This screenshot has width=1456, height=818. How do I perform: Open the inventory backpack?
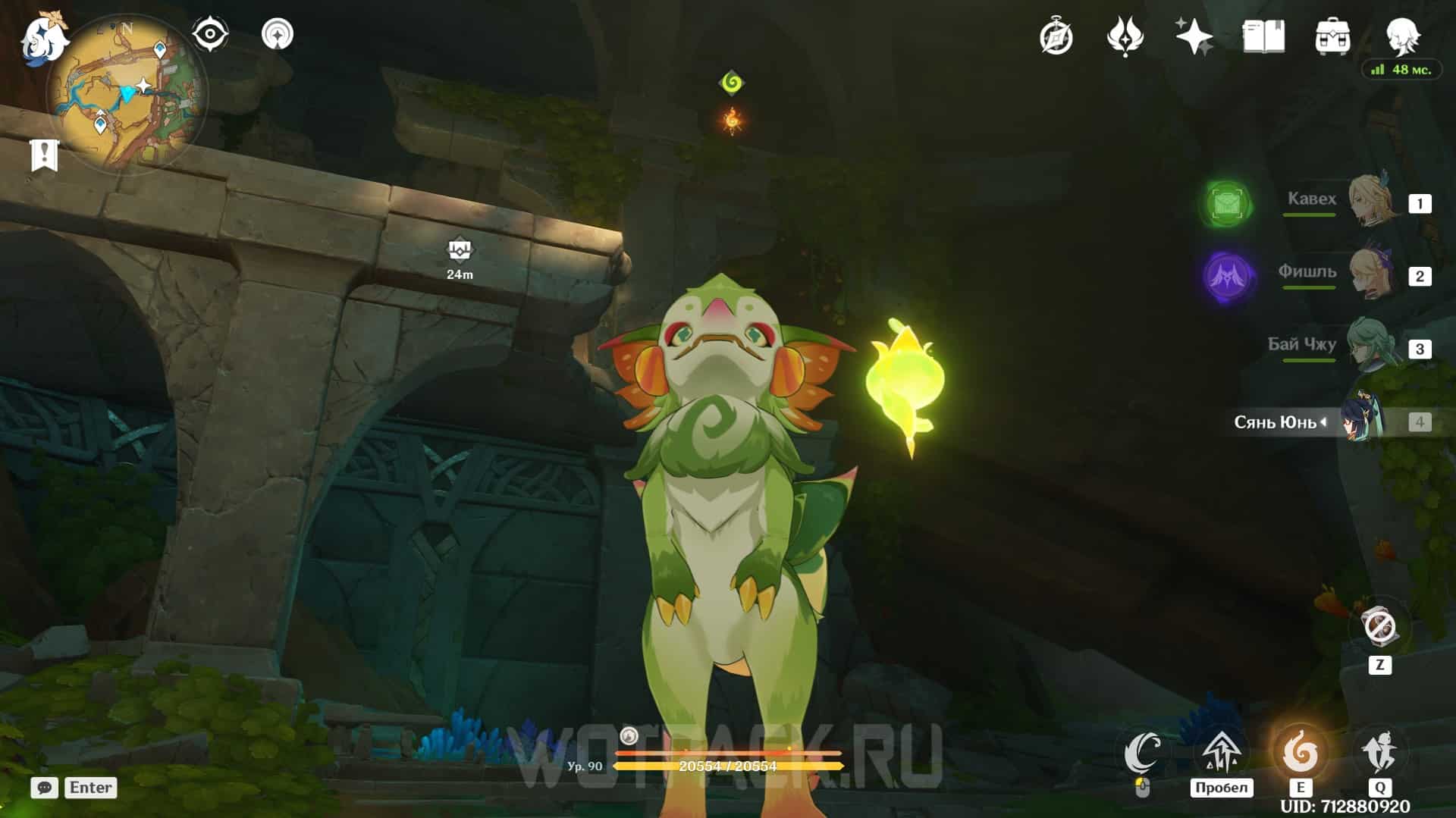[1332, 37]
